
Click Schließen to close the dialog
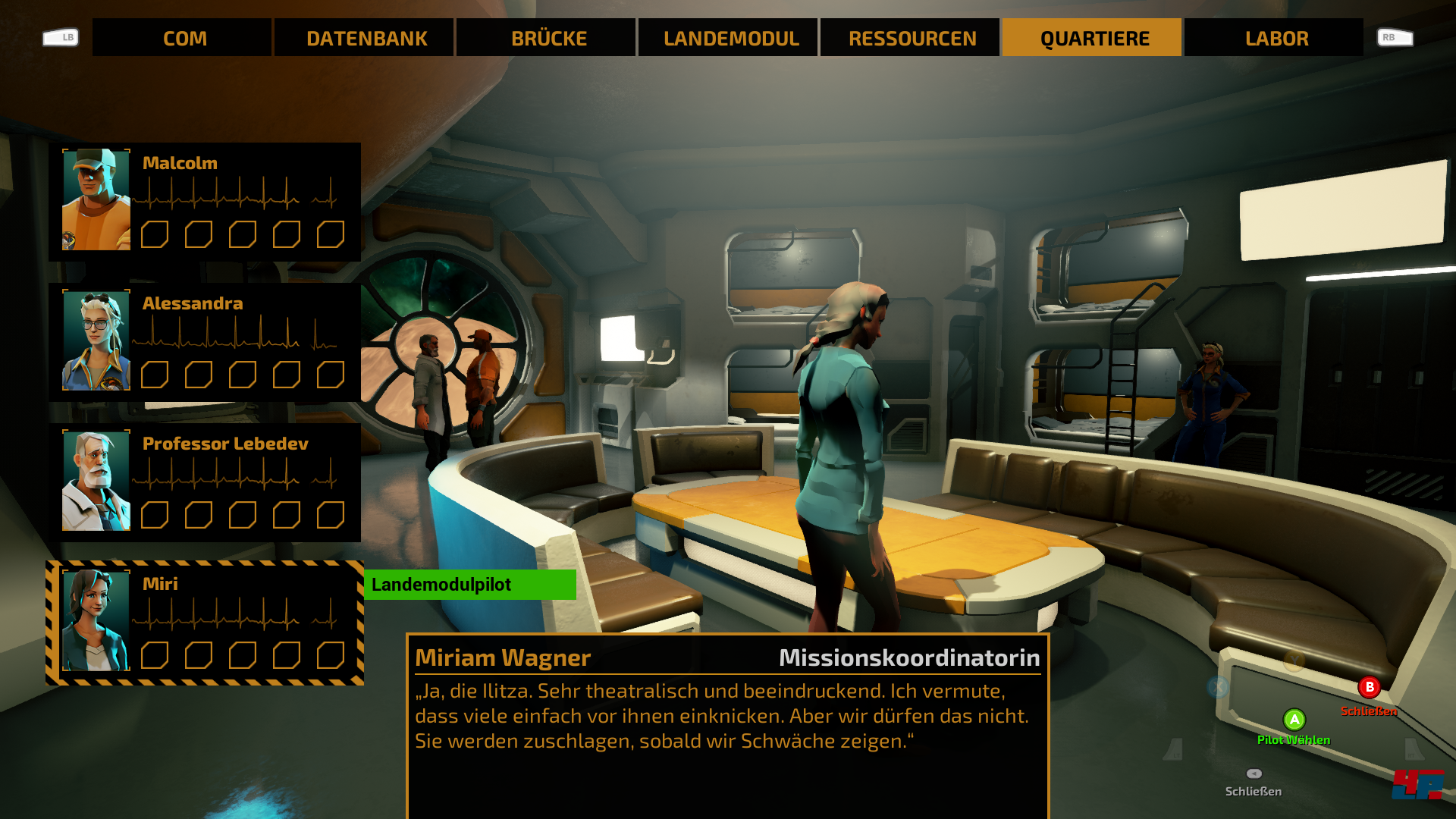tap(1370, 711)
